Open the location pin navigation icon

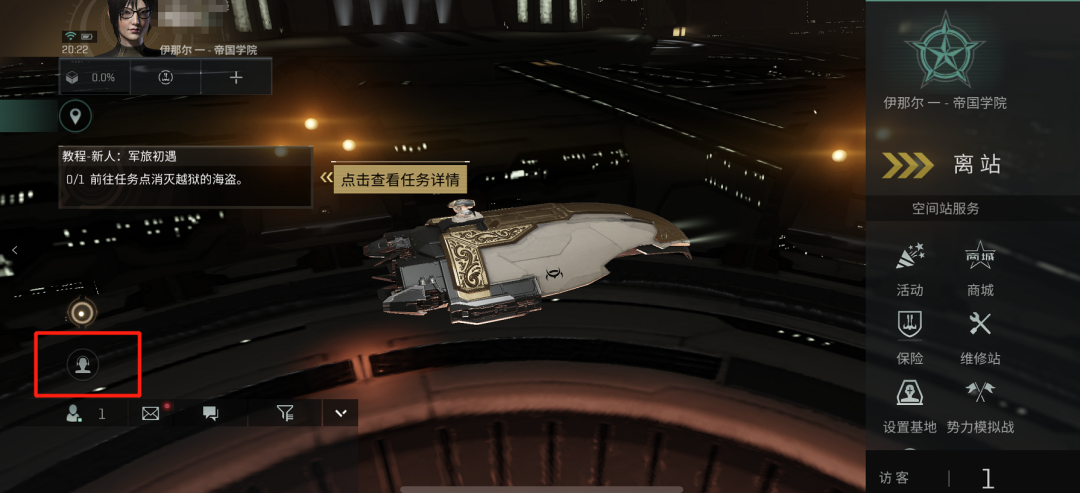pos(74,116)
